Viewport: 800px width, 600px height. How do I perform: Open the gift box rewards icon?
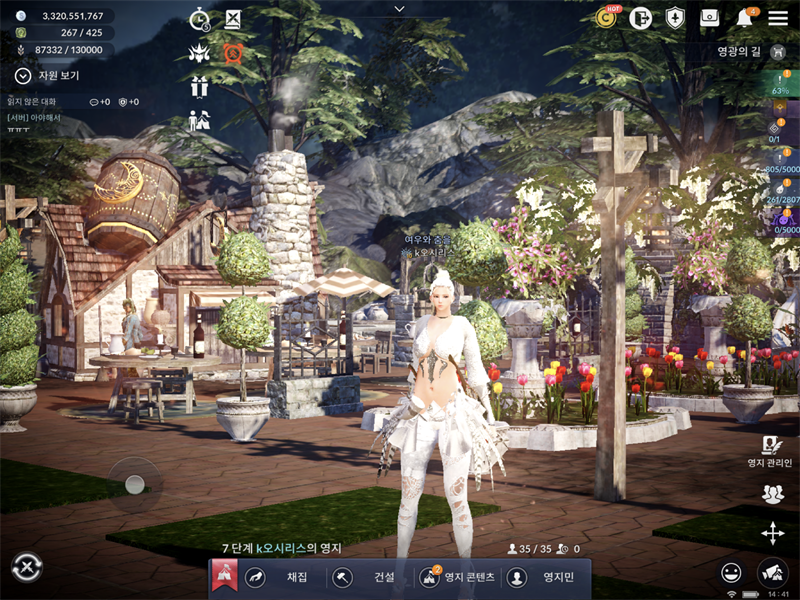pyautogui.click(x=200, y=87)
